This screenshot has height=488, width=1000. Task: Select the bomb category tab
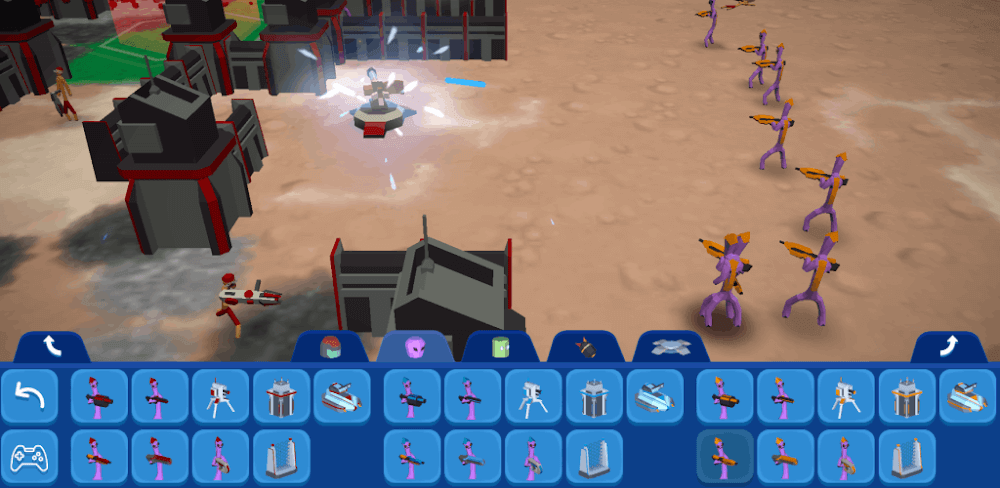click(x=586, y=347)
